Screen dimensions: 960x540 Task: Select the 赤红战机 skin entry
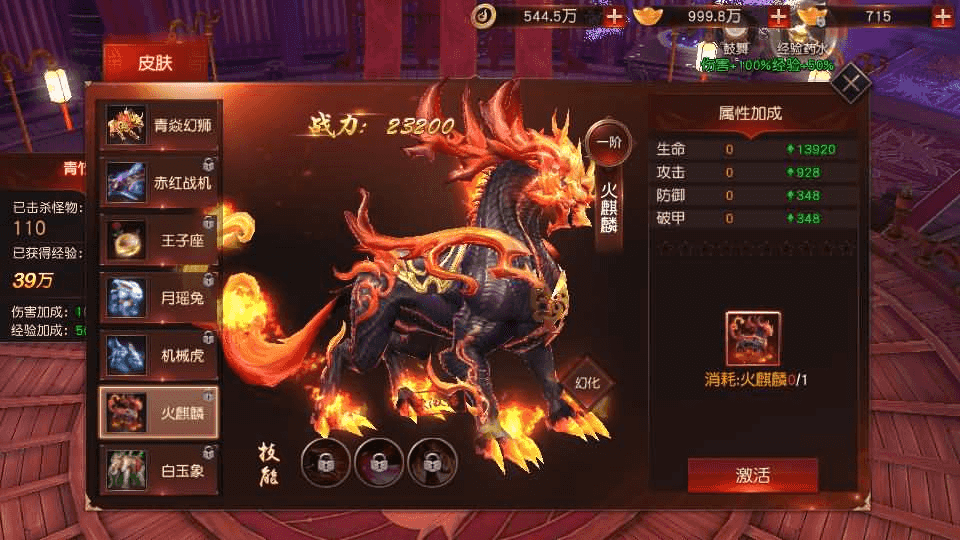[x=161, y=183]
